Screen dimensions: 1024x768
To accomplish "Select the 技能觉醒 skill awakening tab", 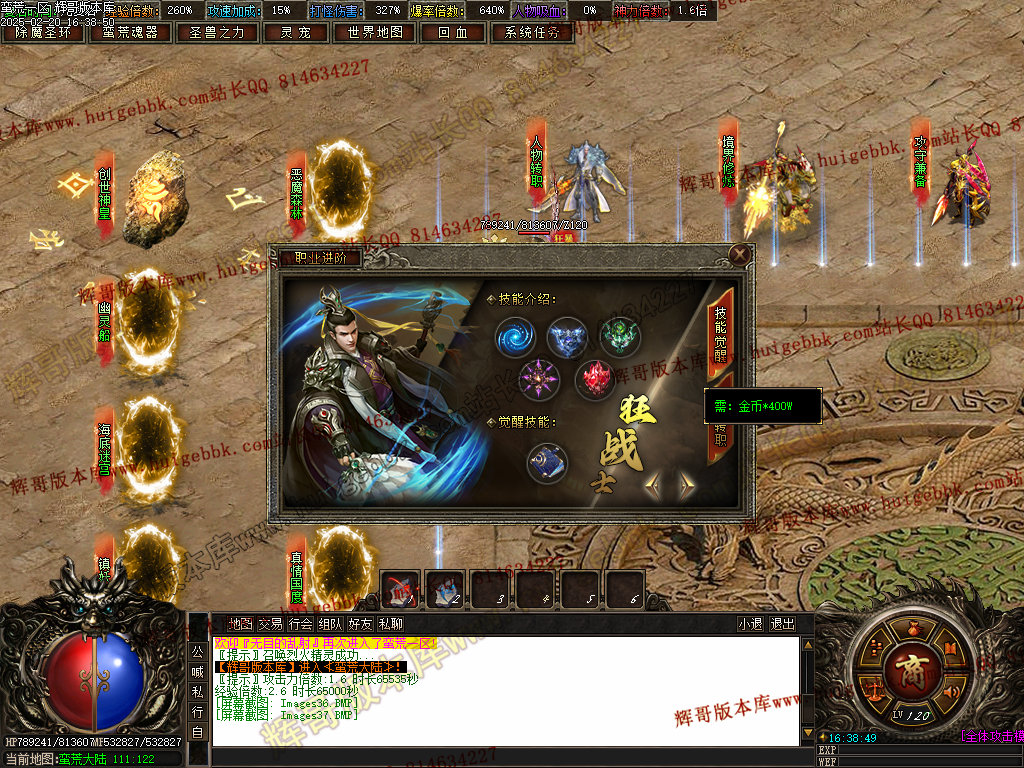I will tap(720, 326).
